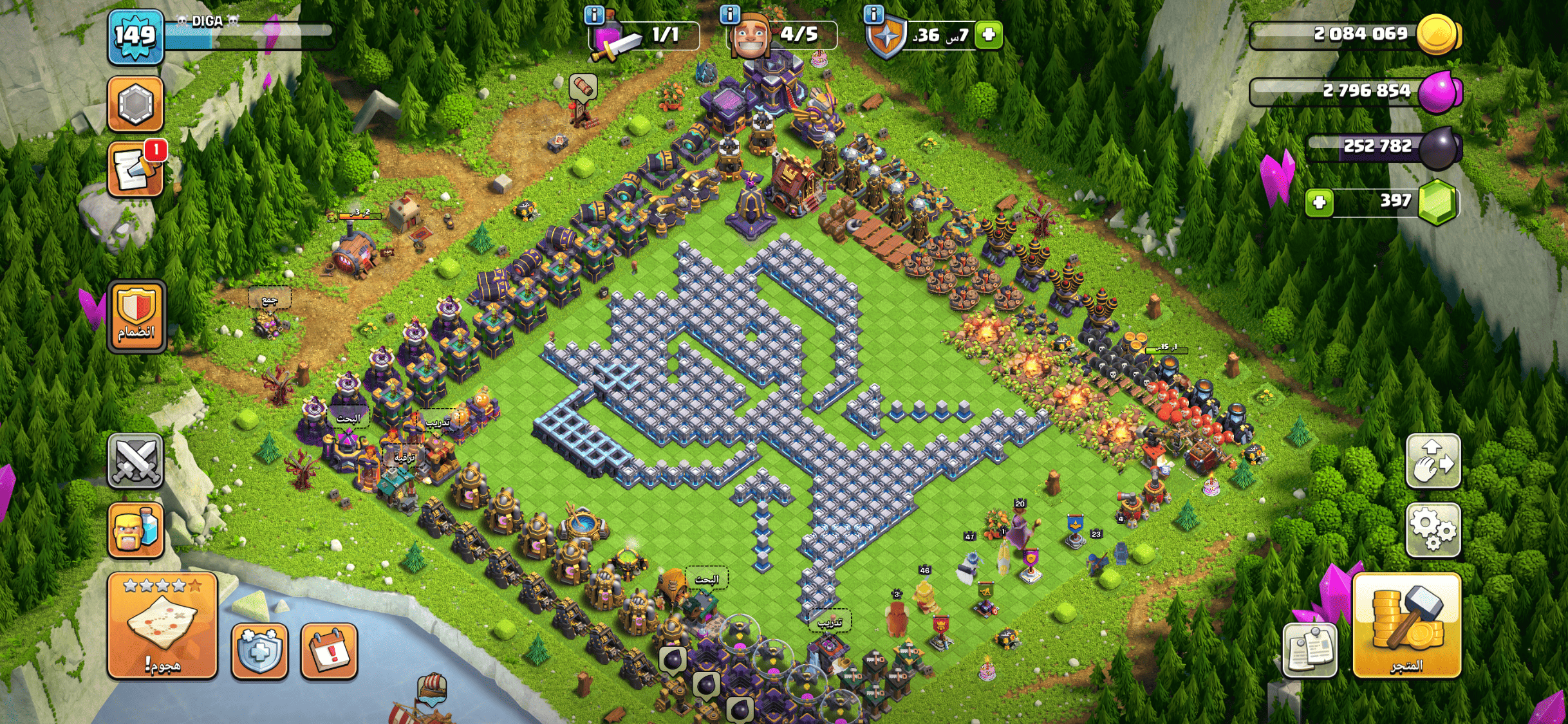Extend shield with the green plus button
Viewport: 1568px width, 724px height.
(989, 34)
